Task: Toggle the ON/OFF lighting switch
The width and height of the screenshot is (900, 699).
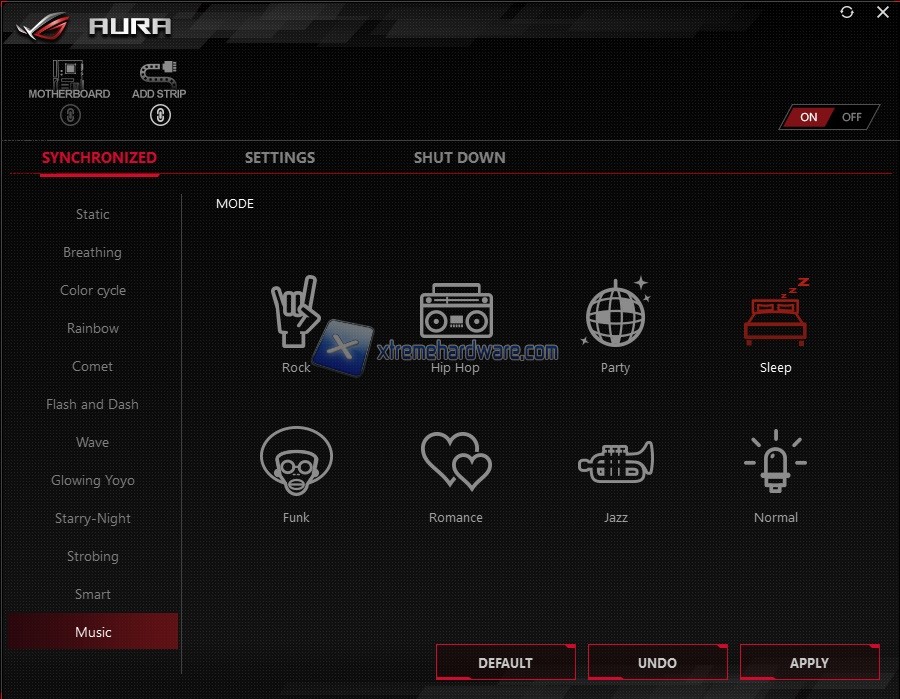Action: pyautogui.click(x=829, y=117)
